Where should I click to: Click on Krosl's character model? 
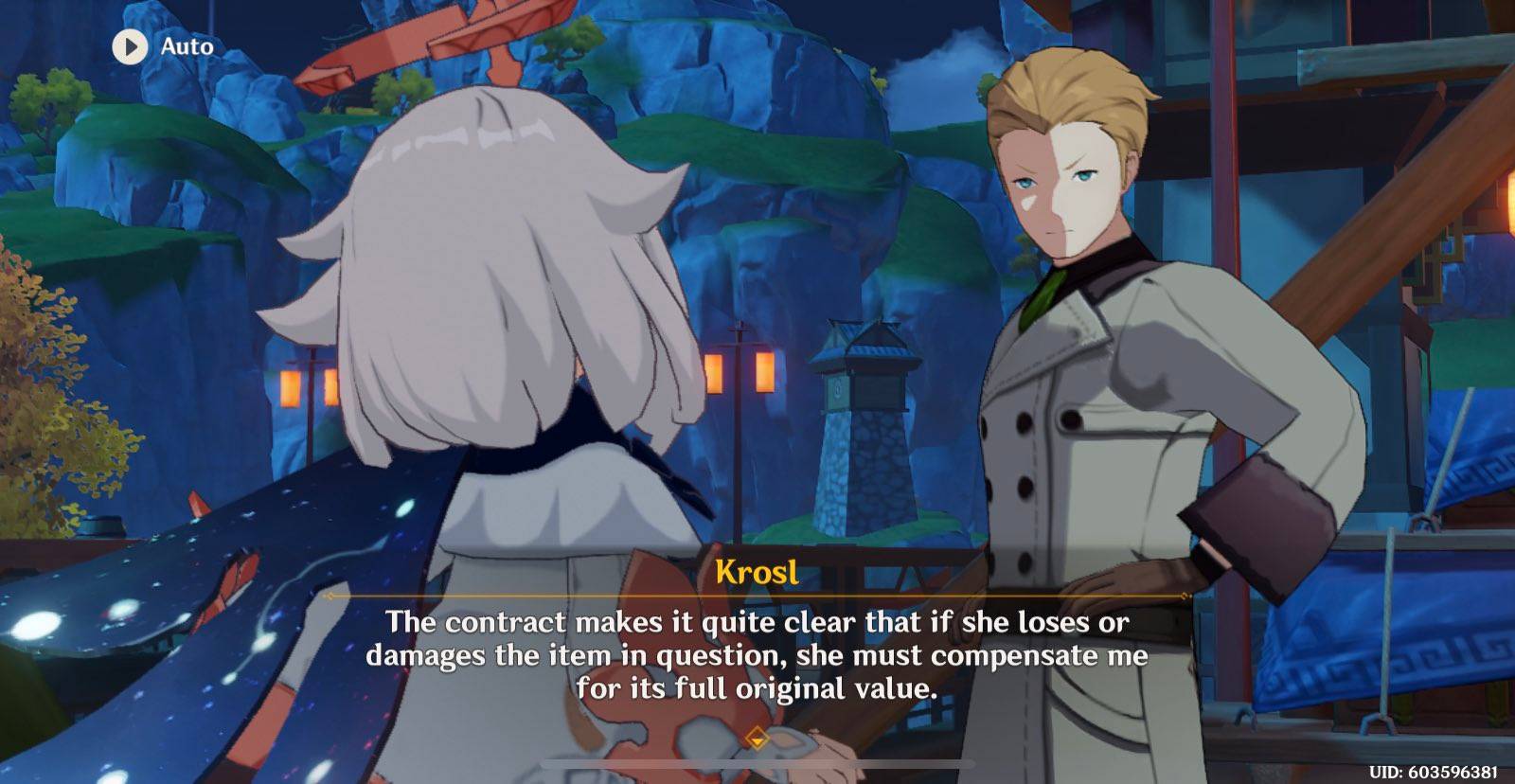(1089, 331)
